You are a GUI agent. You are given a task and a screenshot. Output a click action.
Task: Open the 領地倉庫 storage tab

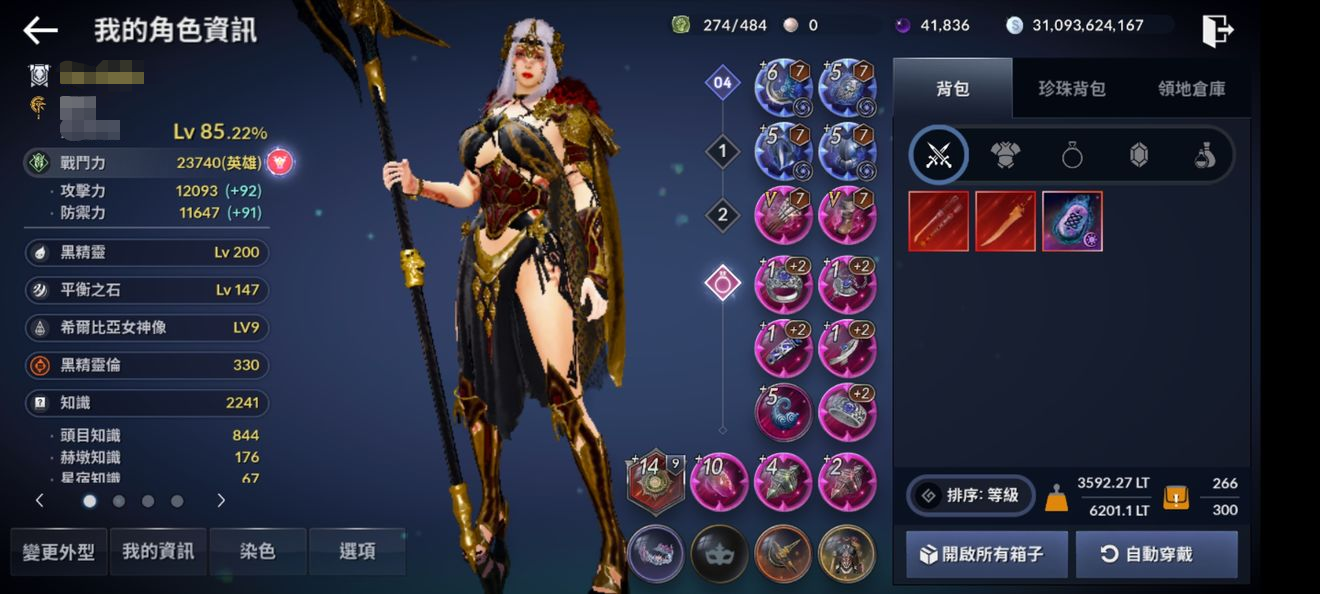pos(1191,89)
